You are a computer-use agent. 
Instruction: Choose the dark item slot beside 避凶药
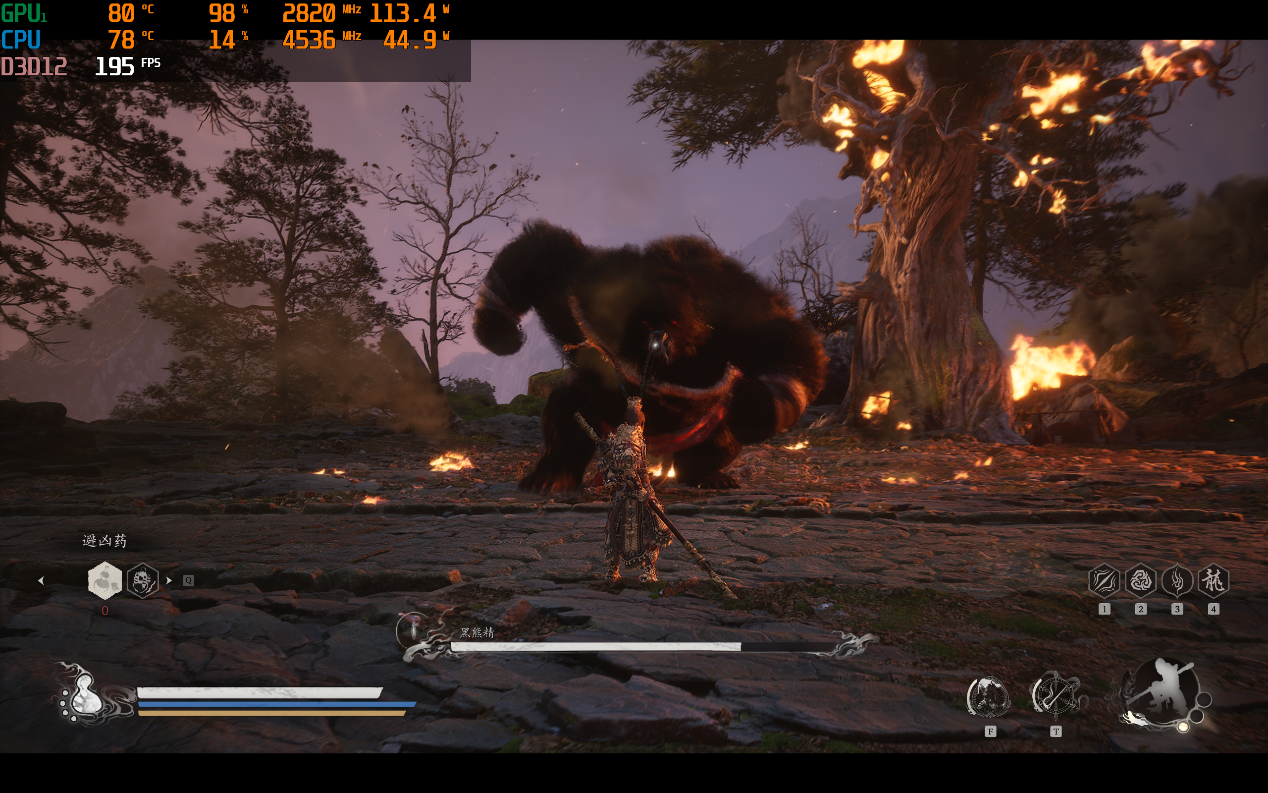(x=143, y=580)
